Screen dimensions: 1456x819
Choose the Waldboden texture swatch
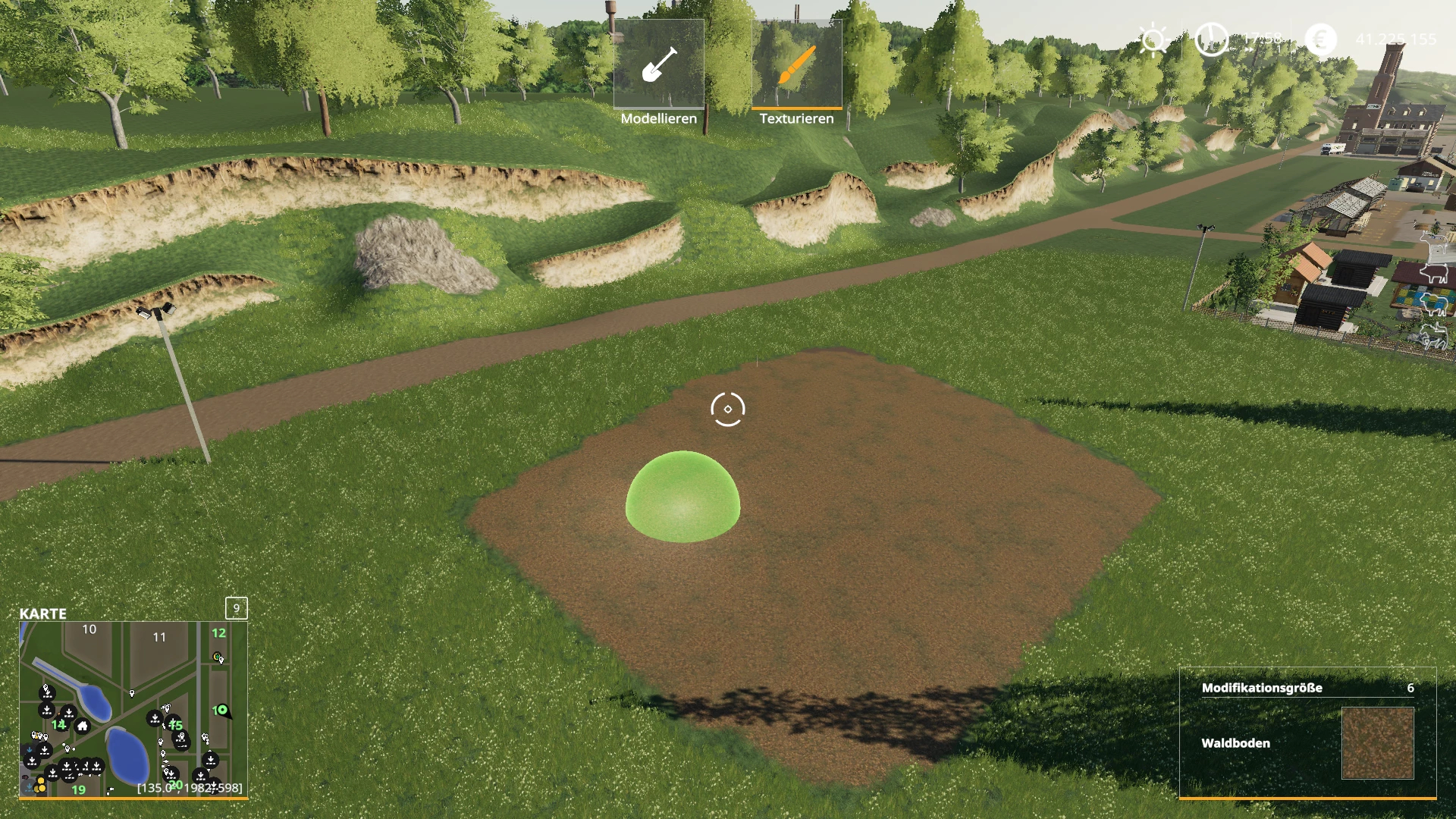1377,743
